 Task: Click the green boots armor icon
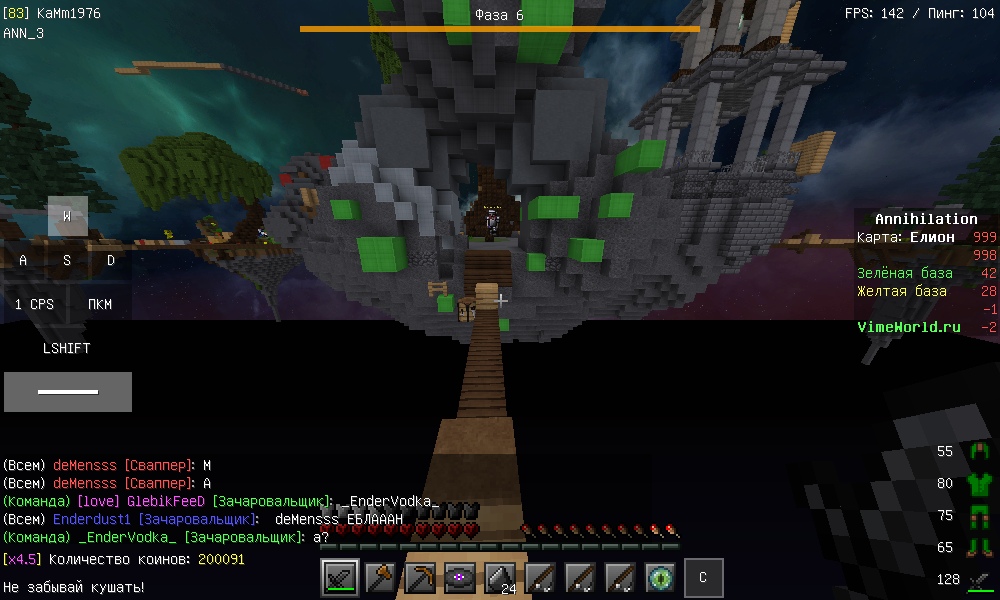coord(979,548)
